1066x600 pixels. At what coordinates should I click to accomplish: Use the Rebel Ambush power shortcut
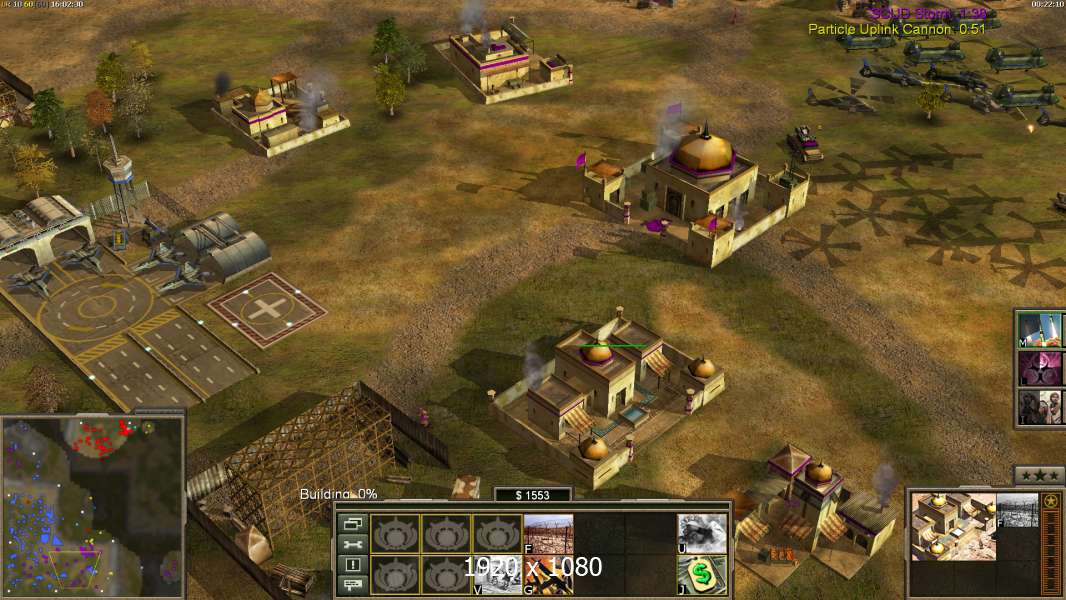pos(1041,406)
